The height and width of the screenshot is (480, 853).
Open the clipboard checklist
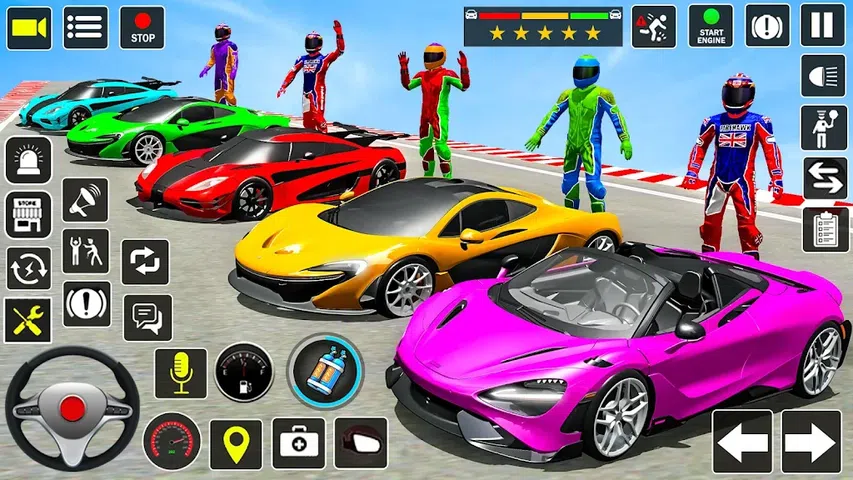coord(825,229)
